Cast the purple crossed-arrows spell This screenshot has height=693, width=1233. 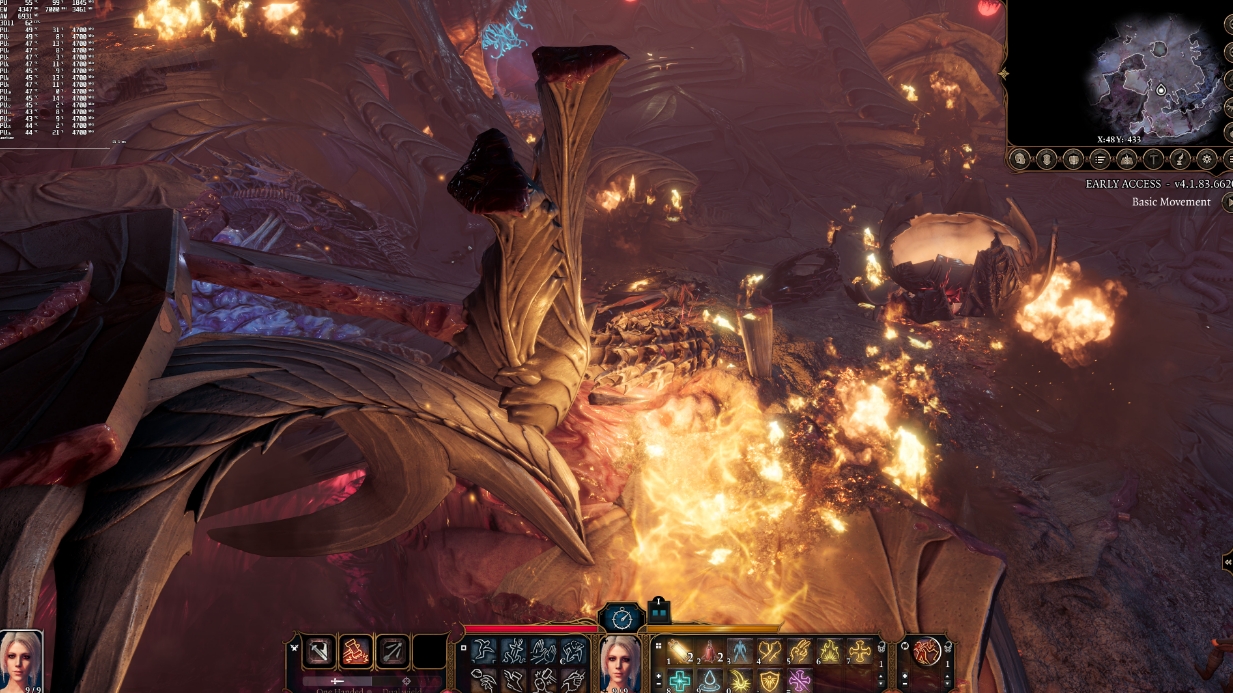pyautogui.click(x=799, y=682)
